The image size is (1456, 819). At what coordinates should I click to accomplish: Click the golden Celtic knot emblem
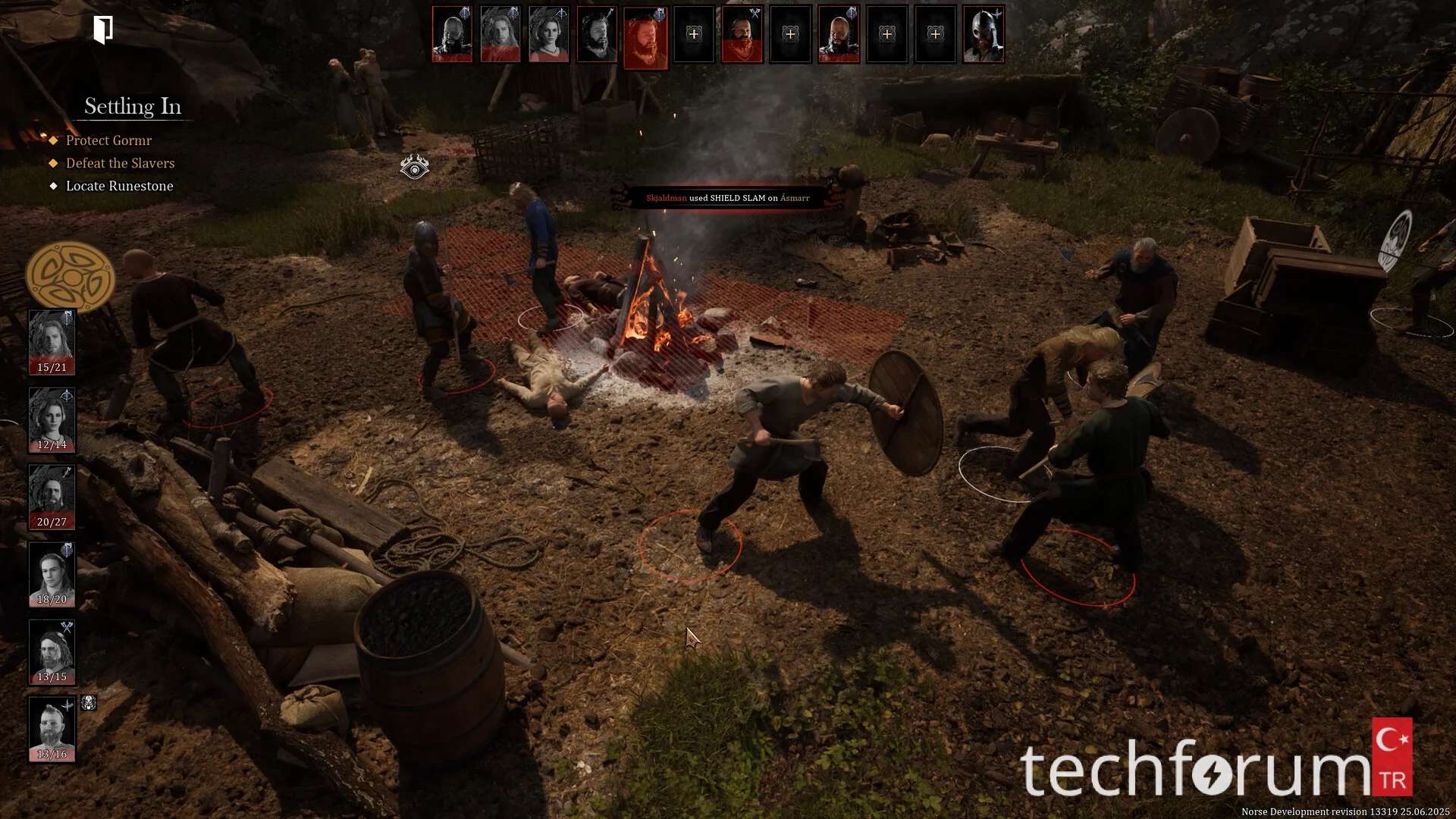pos(70,277)
